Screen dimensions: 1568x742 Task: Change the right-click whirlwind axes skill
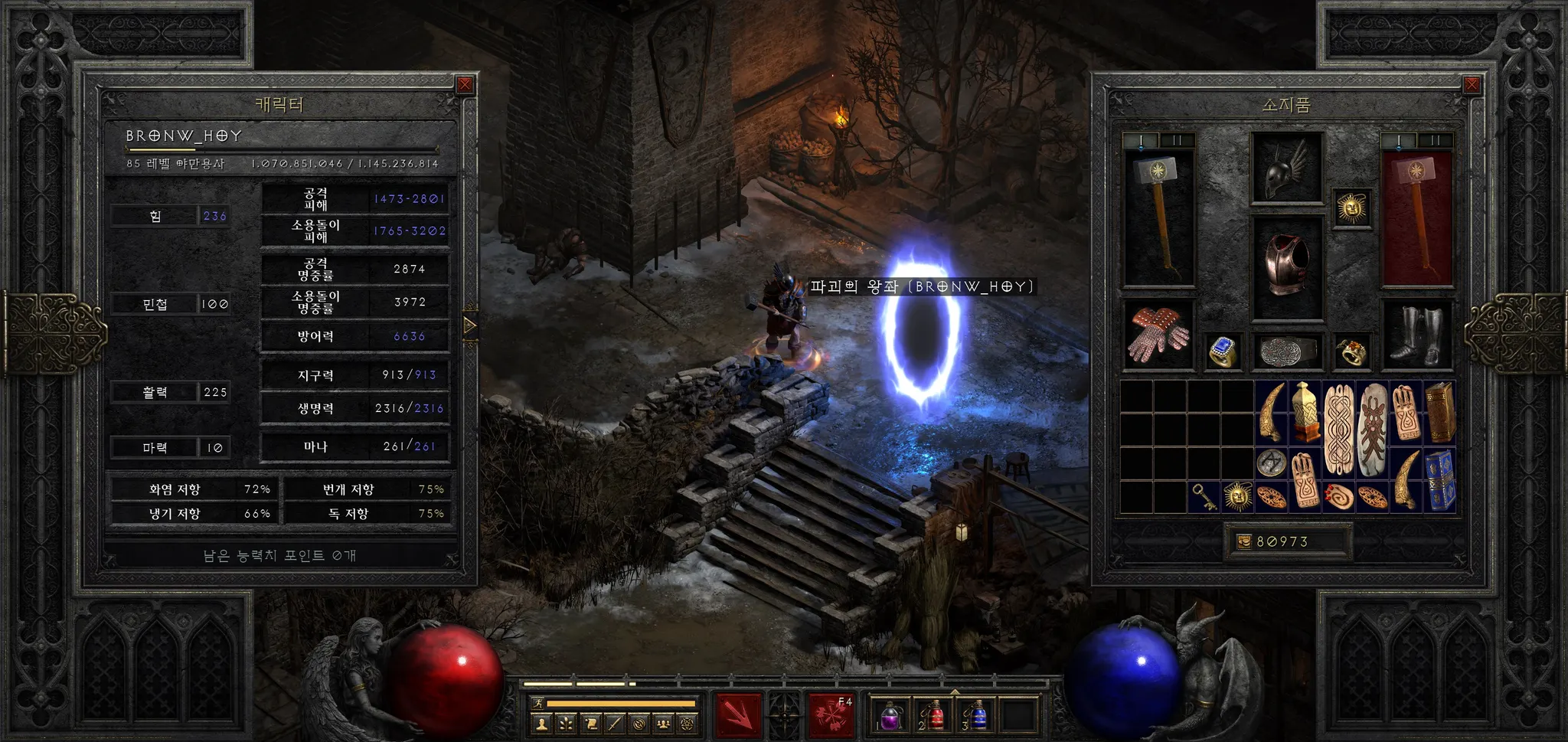831,715
